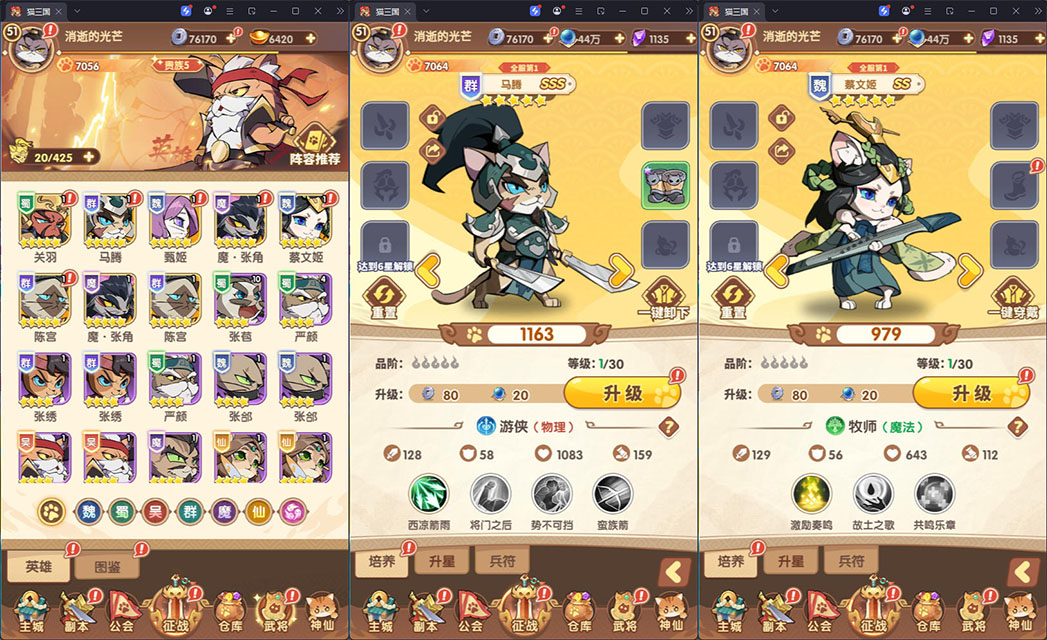Open the 阵容推荐 lineup recommendation
The height and width of the screenshot is (640, 1047).
[x=314, y=143]
